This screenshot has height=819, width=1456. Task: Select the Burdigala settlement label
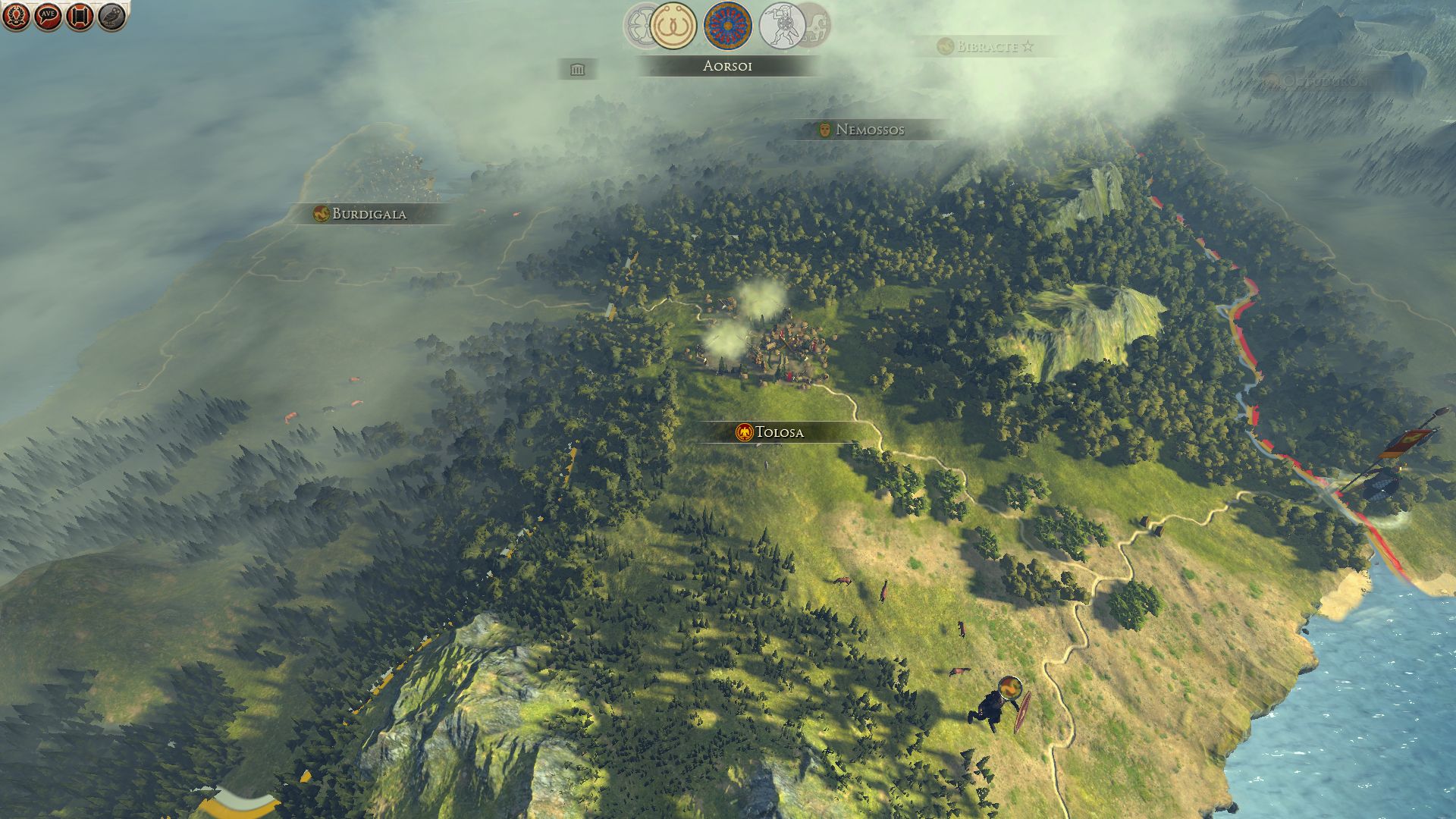[361, 214]
